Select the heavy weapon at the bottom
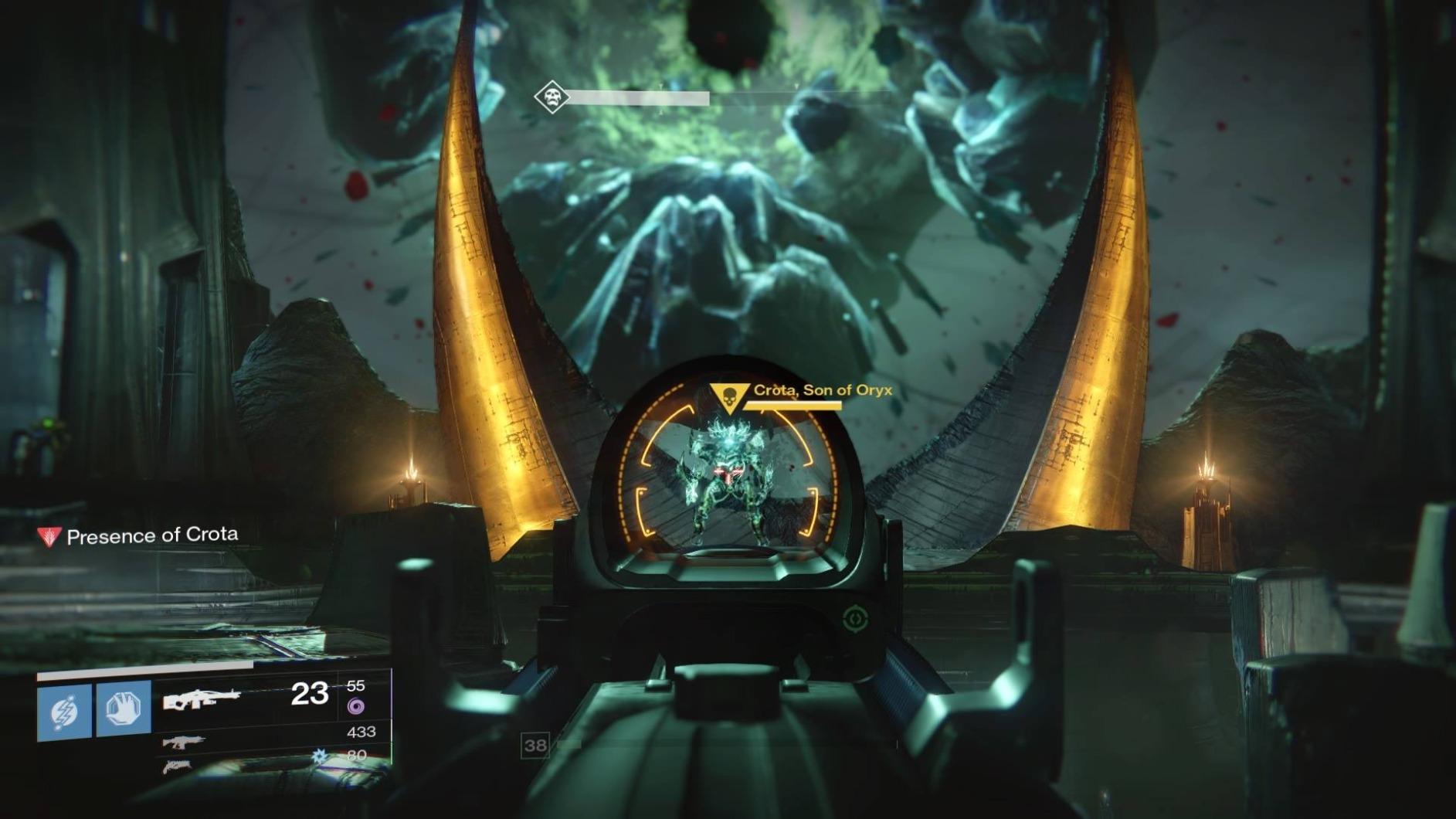Image resolution: width=1456 pixels, height=819 pixels. (x=177, y=766)
